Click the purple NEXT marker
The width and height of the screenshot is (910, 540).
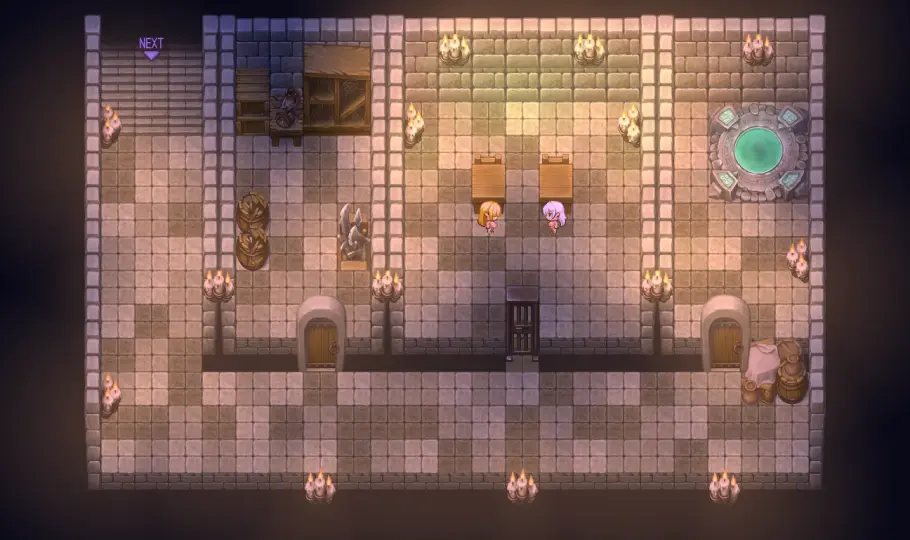click(151, 46)
